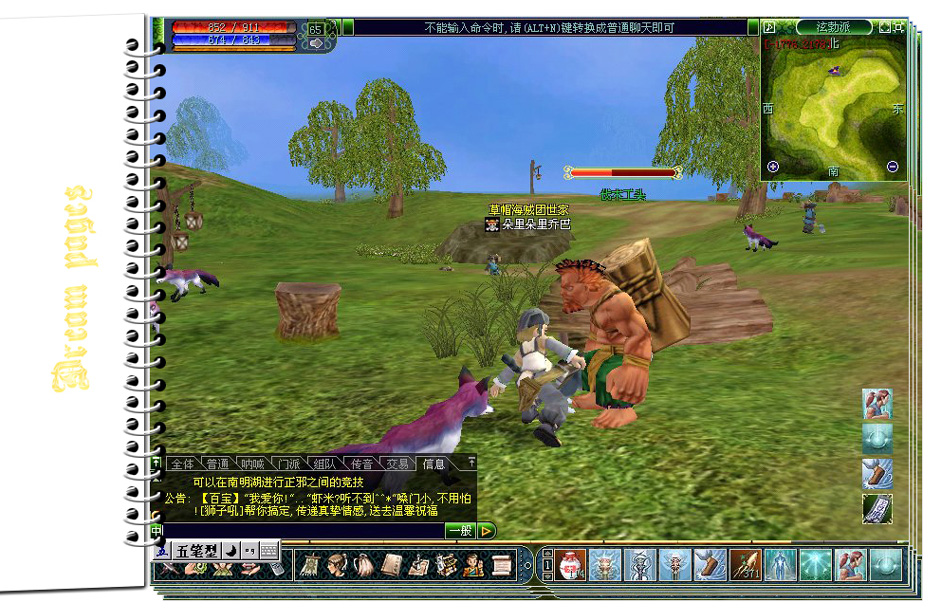Switch to the 信息 chat tab

[x=434, y=464]
